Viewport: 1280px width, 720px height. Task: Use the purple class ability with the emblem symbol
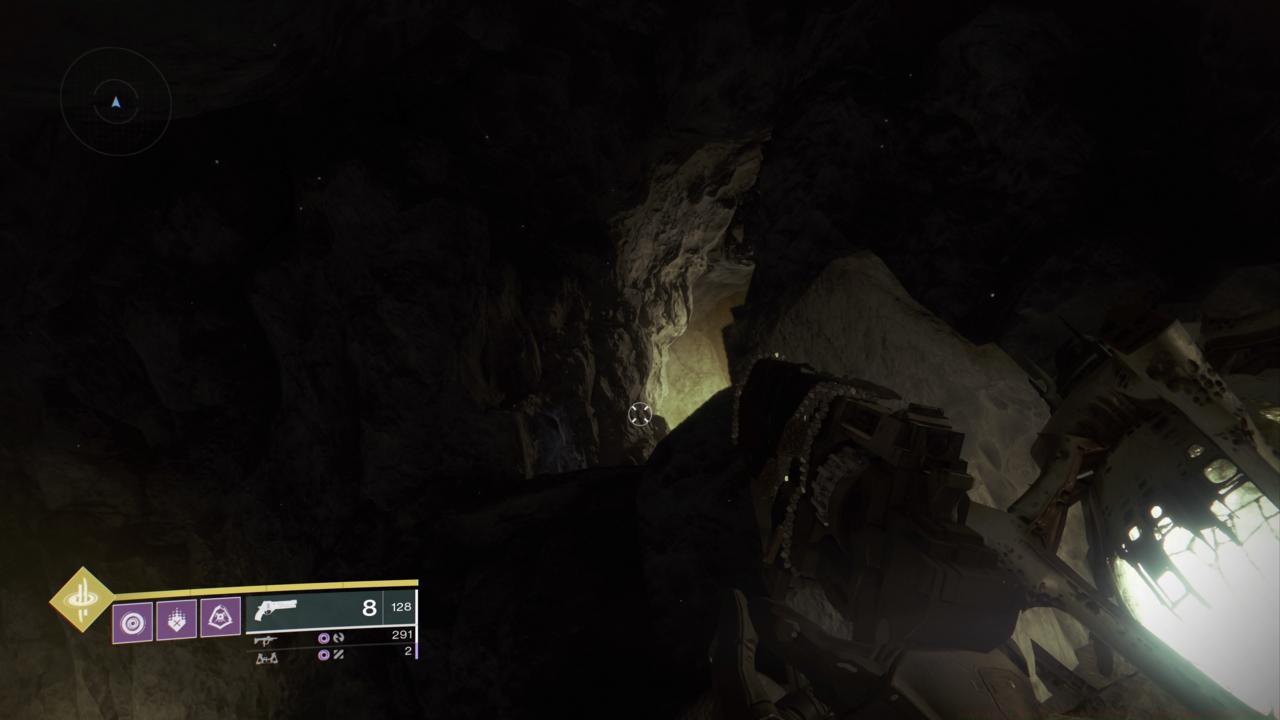tap(220, 620)
